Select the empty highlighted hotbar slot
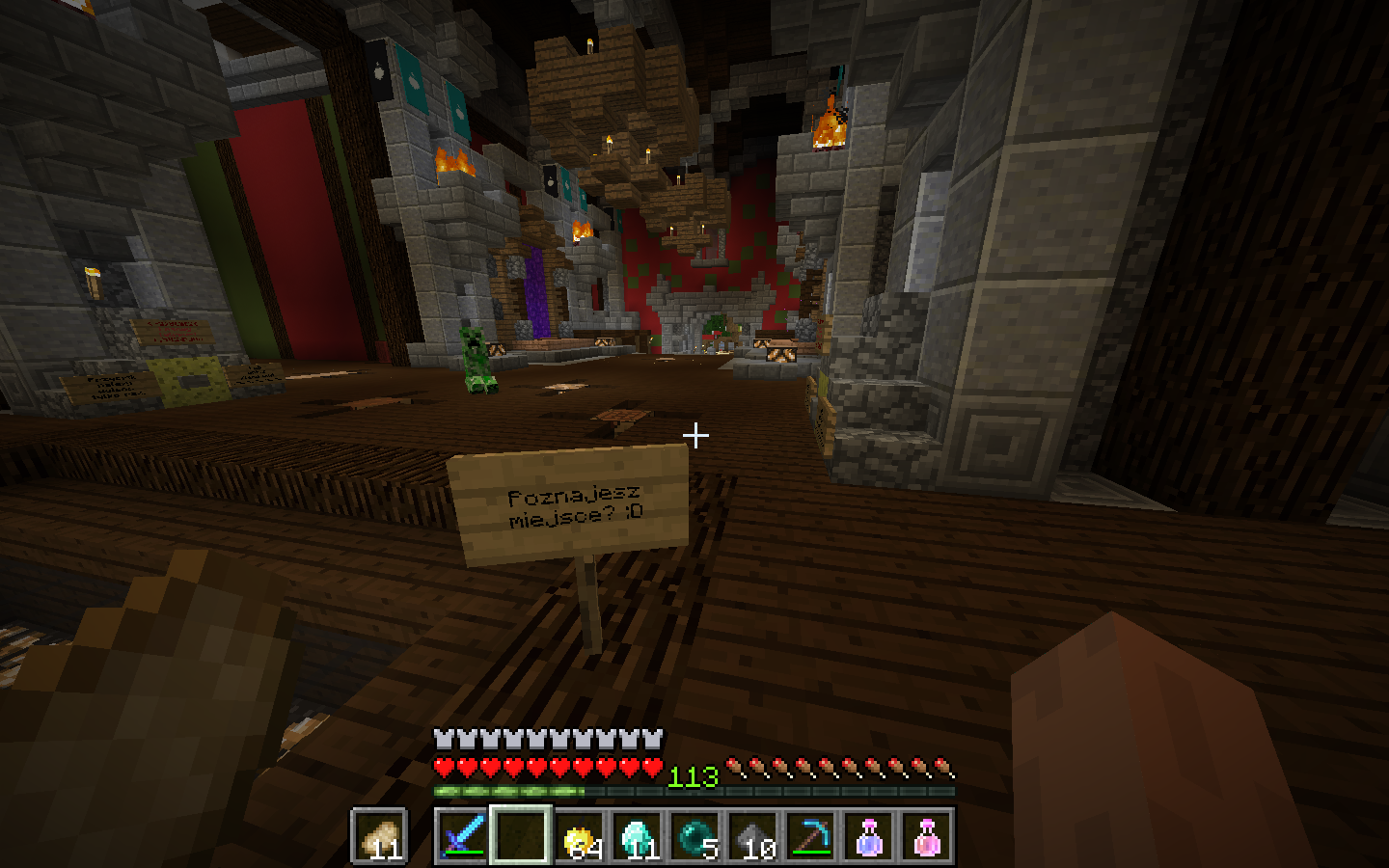The height and width of the screenshot is (868, 1389). point(521,835)
